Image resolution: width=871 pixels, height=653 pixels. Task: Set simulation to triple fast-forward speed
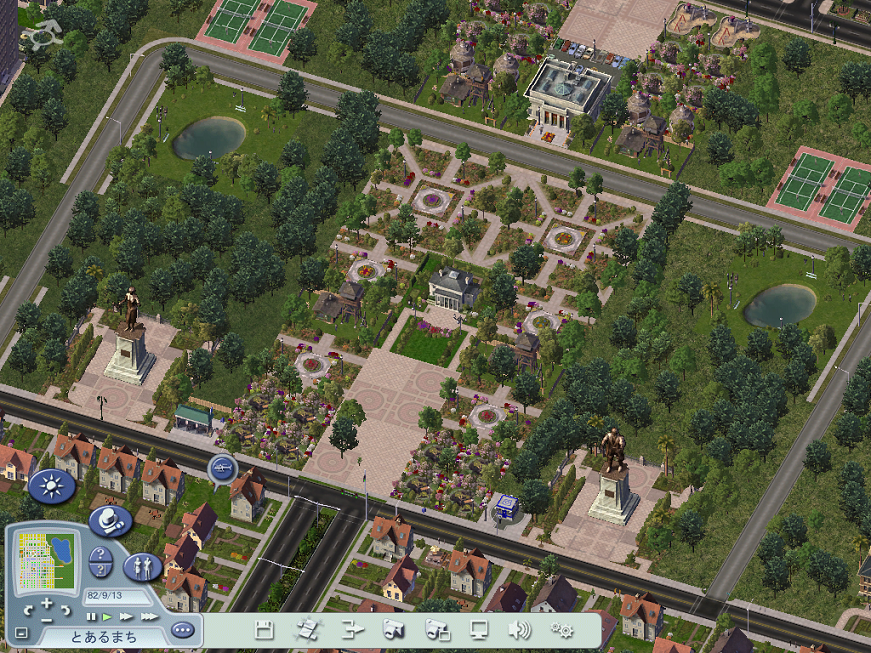pos(149,617)
